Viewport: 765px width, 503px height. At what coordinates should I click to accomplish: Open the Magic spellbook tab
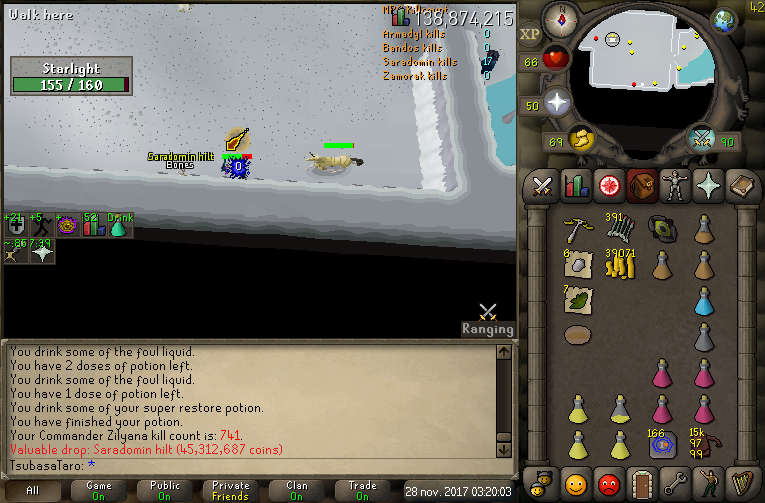[741, 185]
